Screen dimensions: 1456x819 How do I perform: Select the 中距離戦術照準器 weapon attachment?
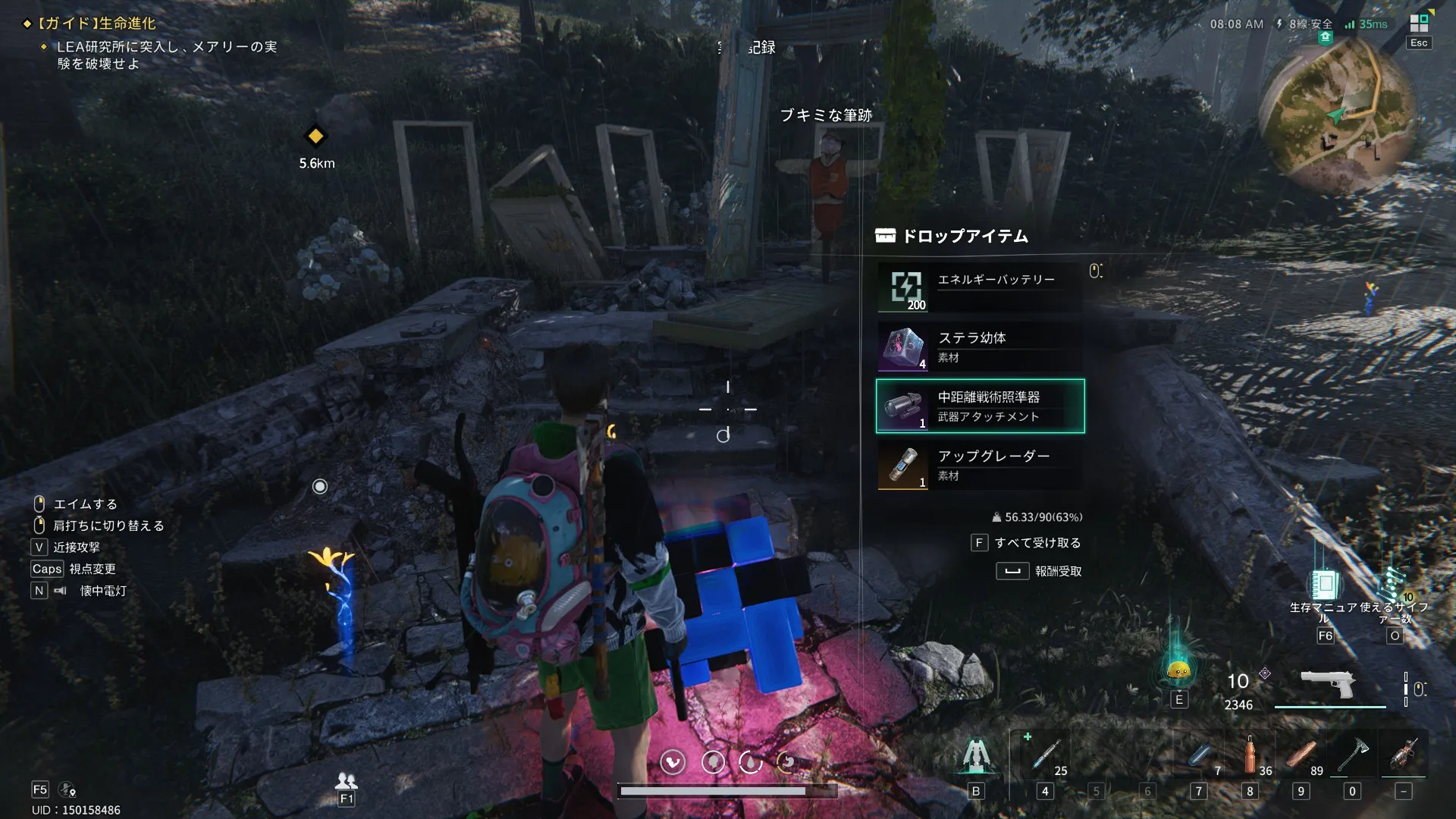[x=980, y=406]
